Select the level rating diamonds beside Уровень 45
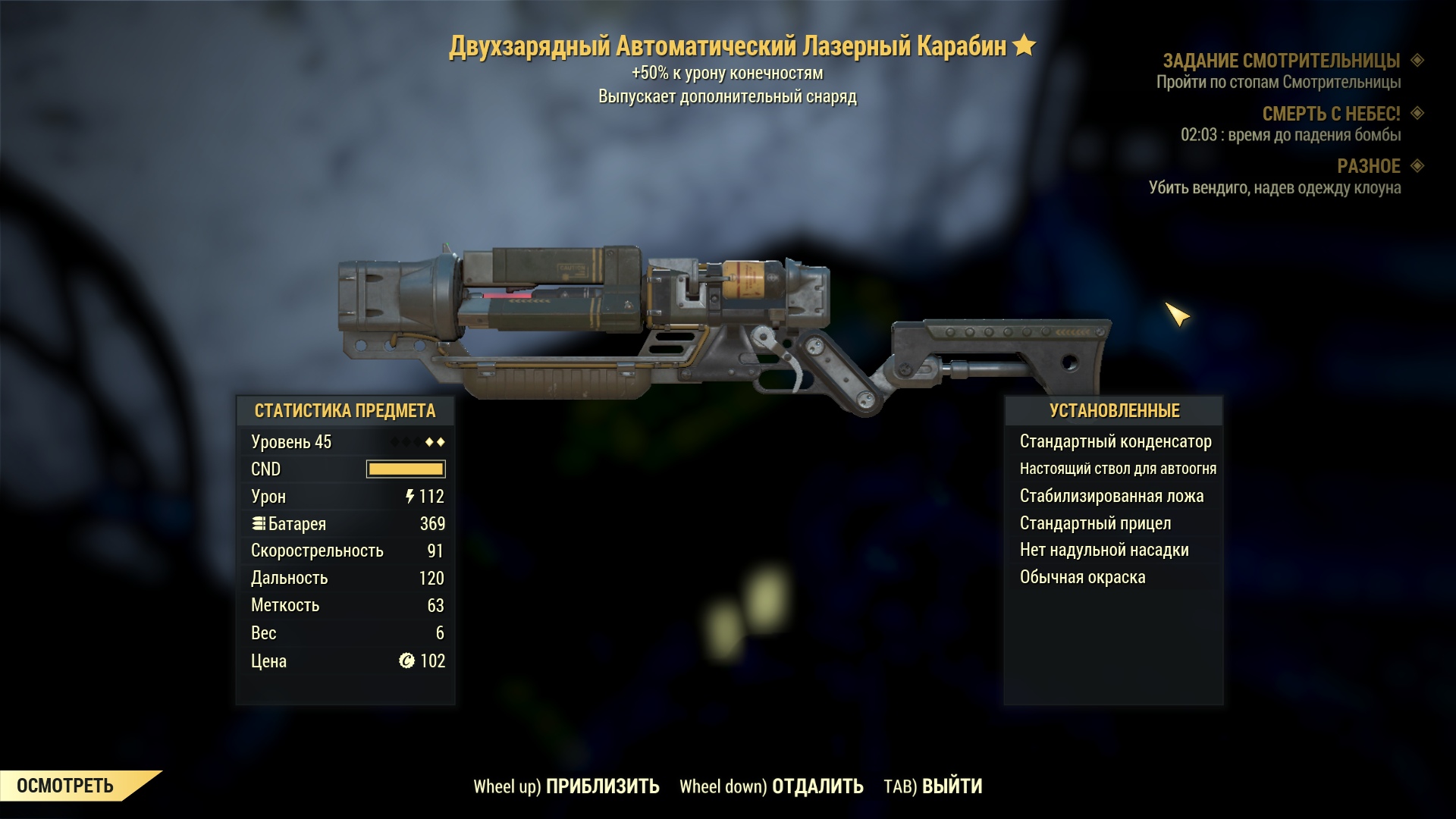 pos(417,441)
